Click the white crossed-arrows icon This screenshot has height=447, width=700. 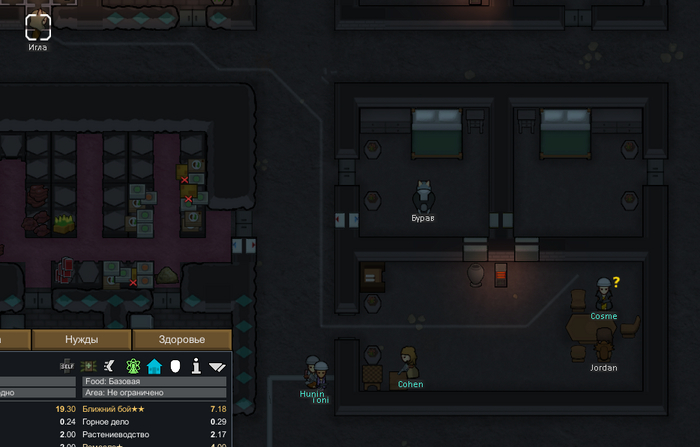pyautogui.click(x=111, y=366)
